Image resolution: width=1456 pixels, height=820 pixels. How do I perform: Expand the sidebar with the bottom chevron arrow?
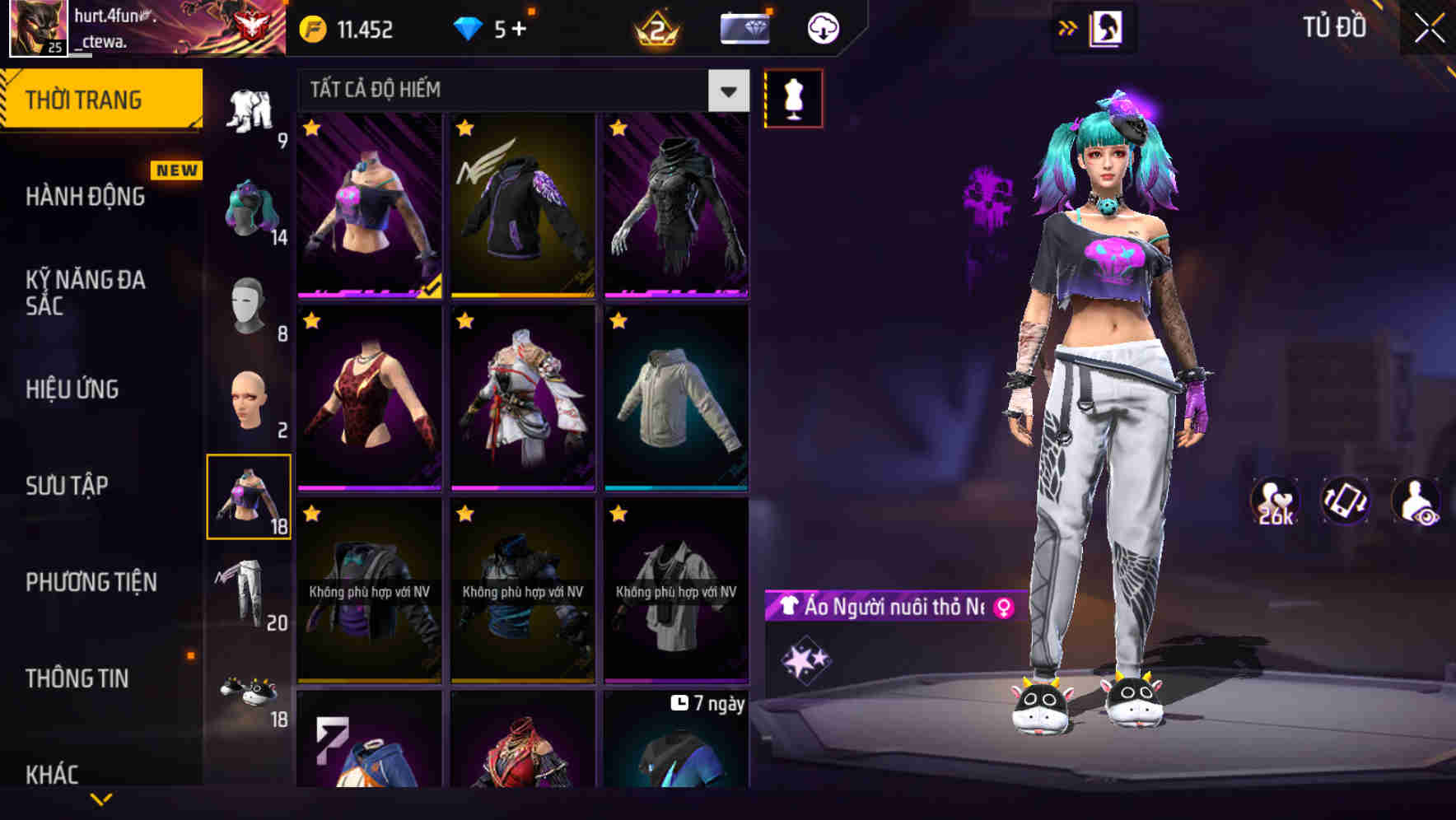pyautogui.click(x=101, y=797)
